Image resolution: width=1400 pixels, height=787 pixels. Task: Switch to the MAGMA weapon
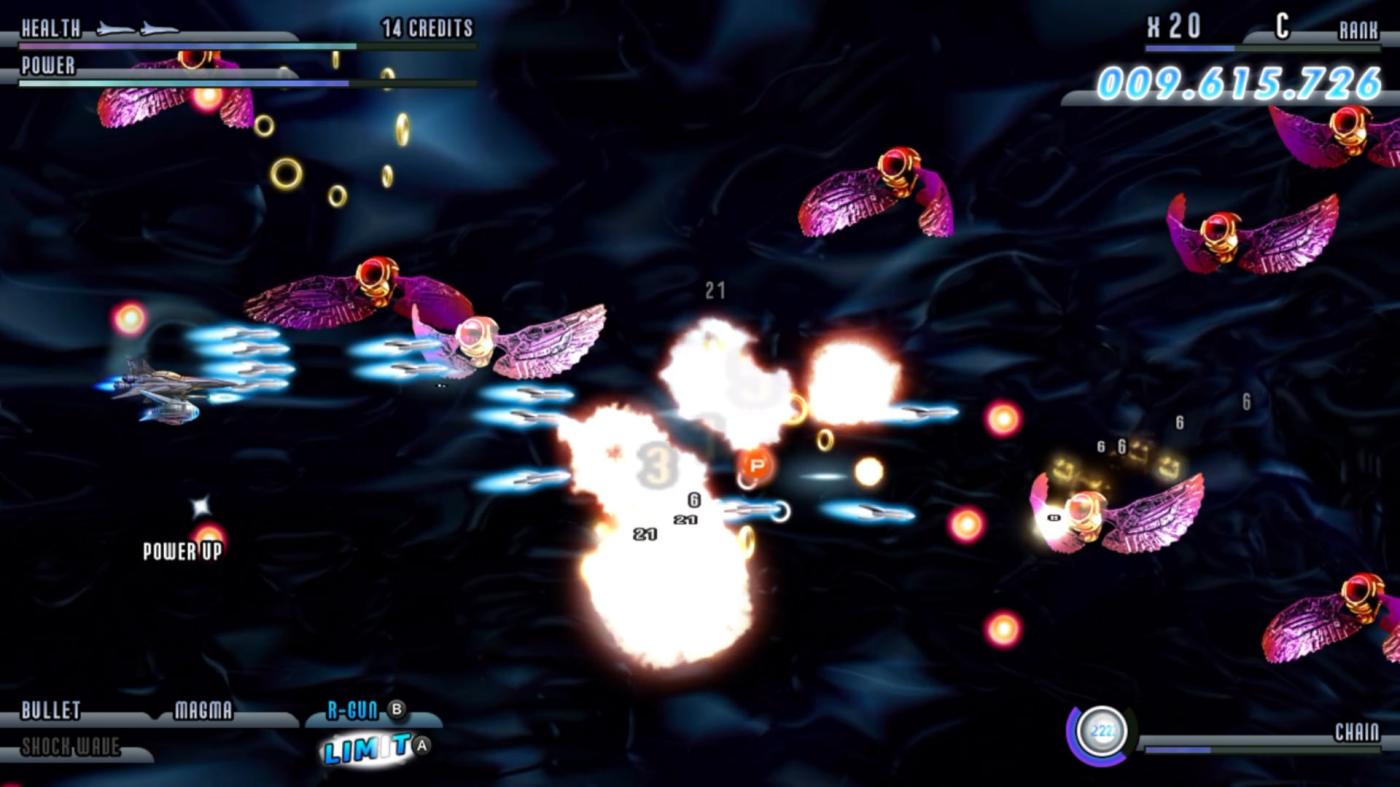203,711
